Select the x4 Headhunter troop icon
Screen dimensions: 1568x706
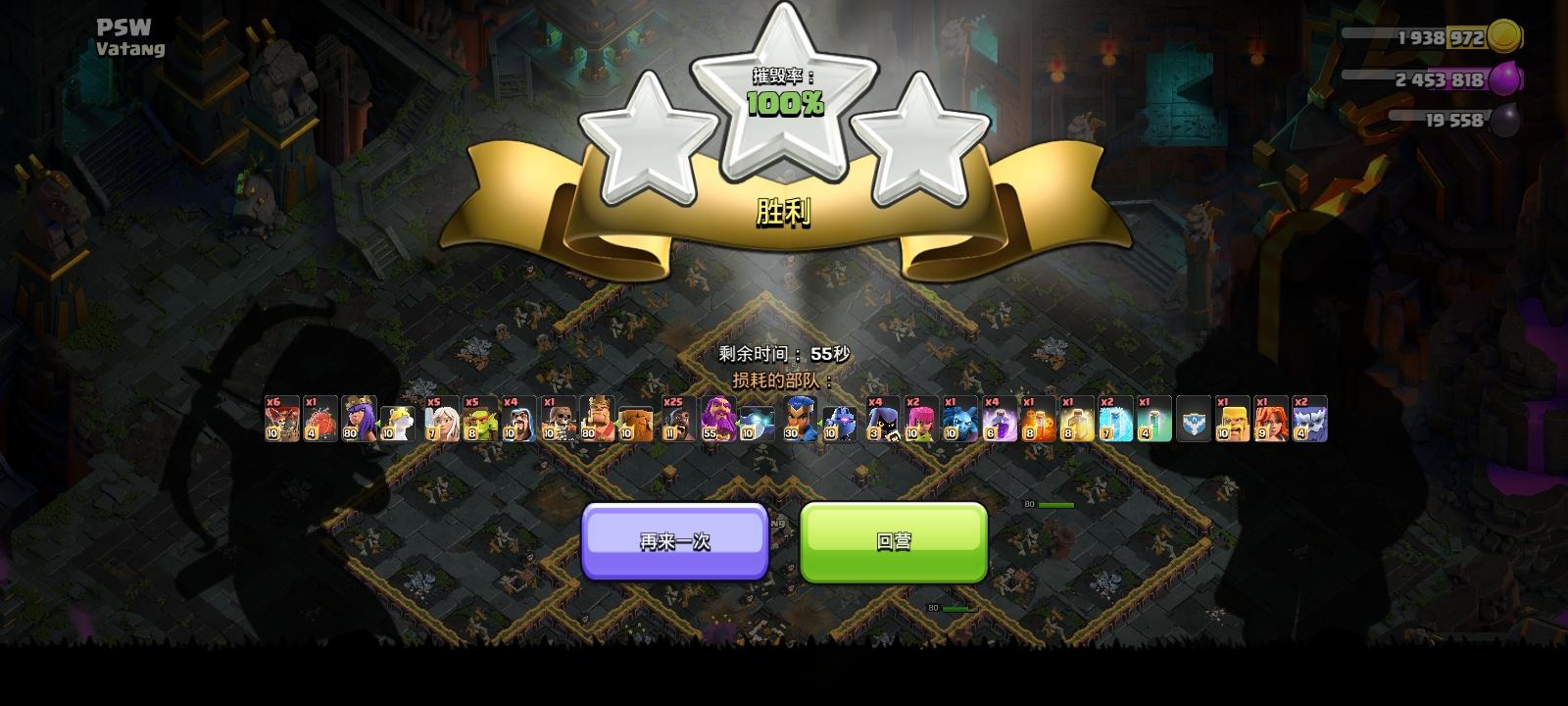pyautogui.click(x=880, y=421)
